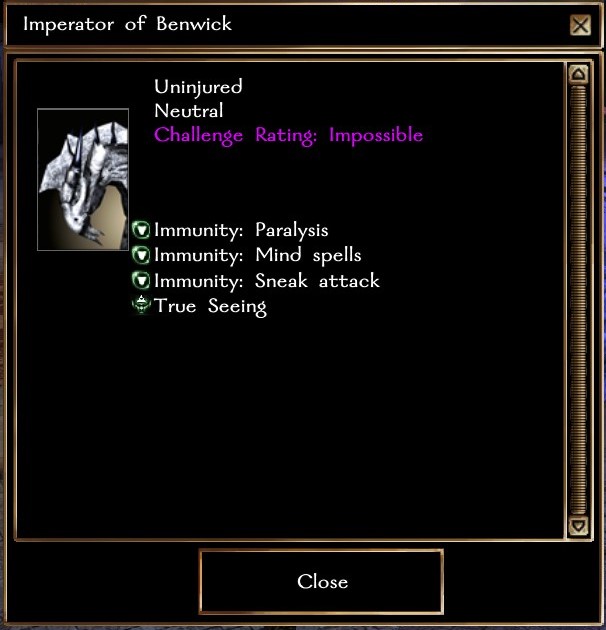Click the scrollbar's up arrow

point(577,74)
